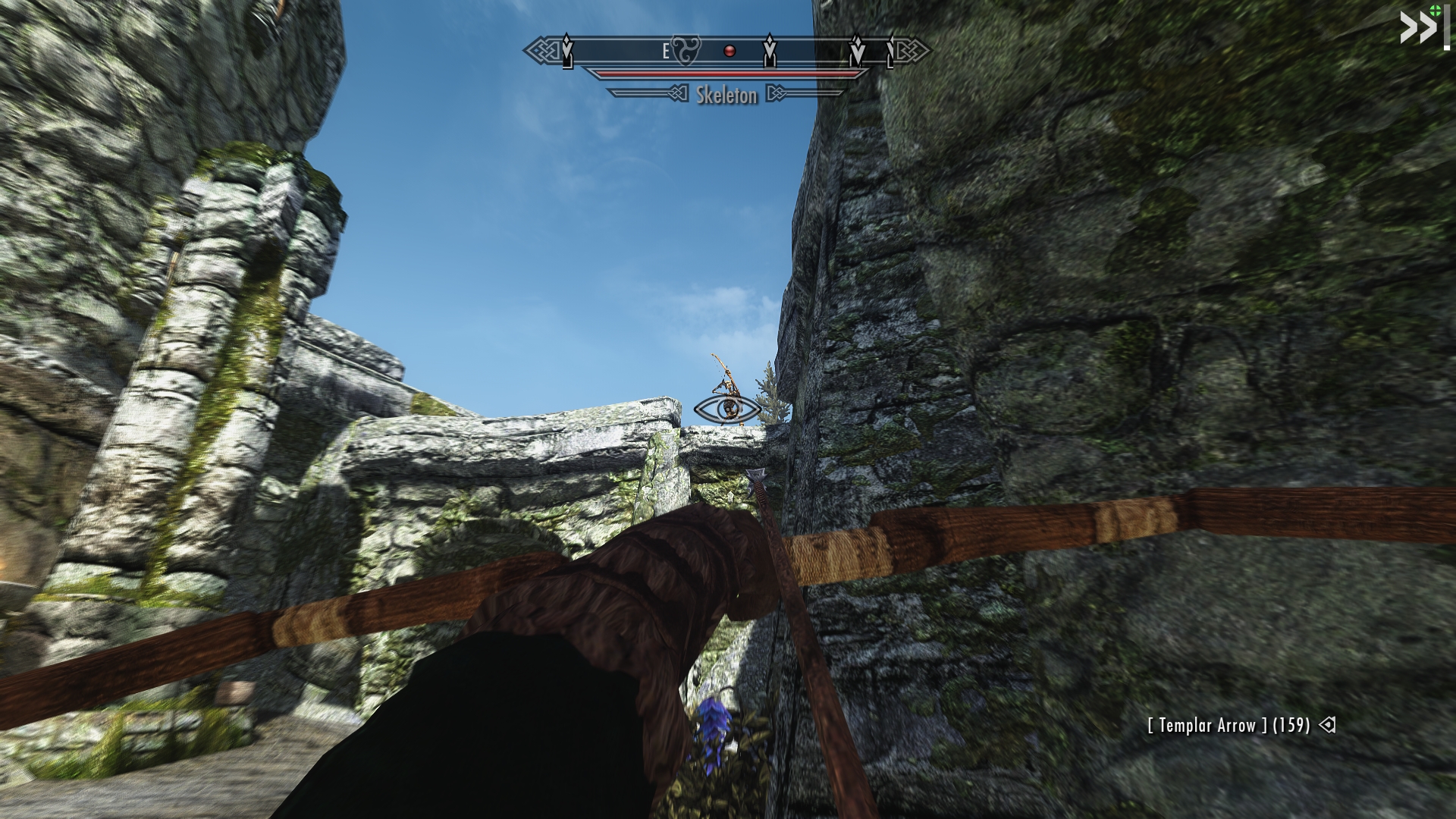Select the red enemy dot on the compass
The height and width of the screenshot is (819, 1456).
(x=730, y=52)
